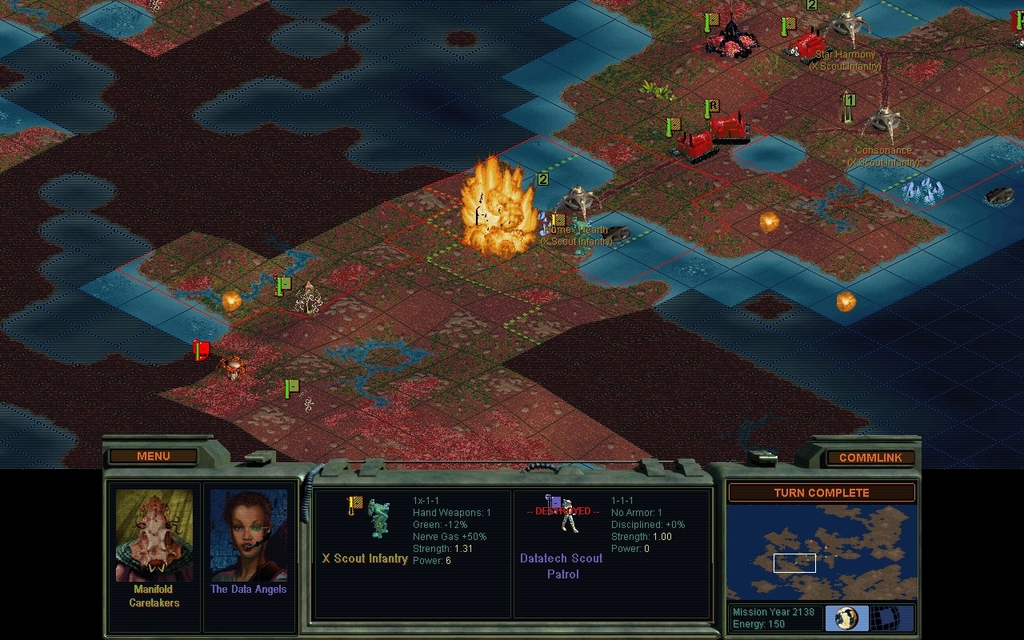Viewport: 1024px width, 640px height.
Task: Click the TURN COMPLETE button
Action: (821, 493)
